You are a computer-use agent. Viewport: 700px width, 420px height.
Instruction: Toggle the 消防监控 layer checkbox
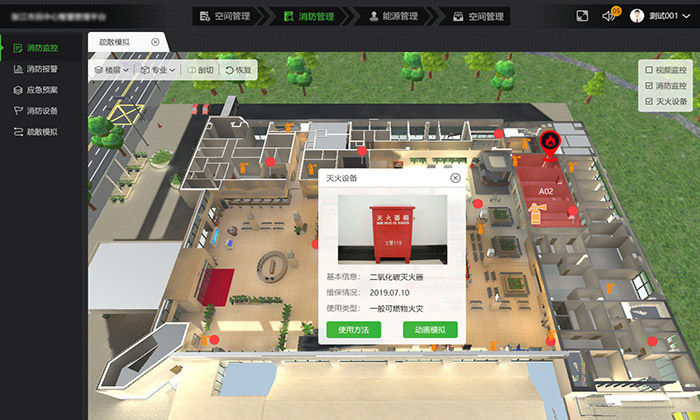(x=649, y=86)
